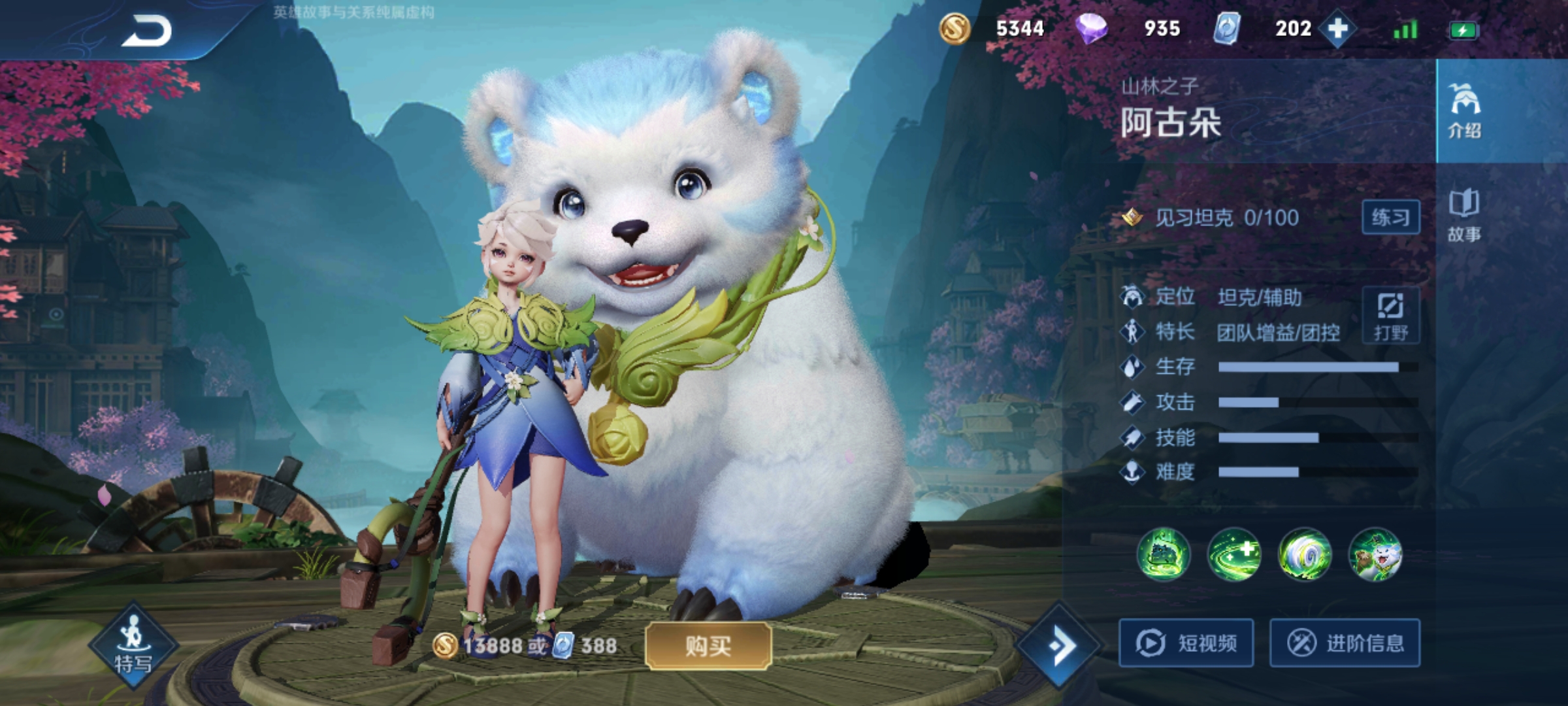Click the blue diamond next-arrow button
1568x706 pixels.
click(x=1061, y=646)
